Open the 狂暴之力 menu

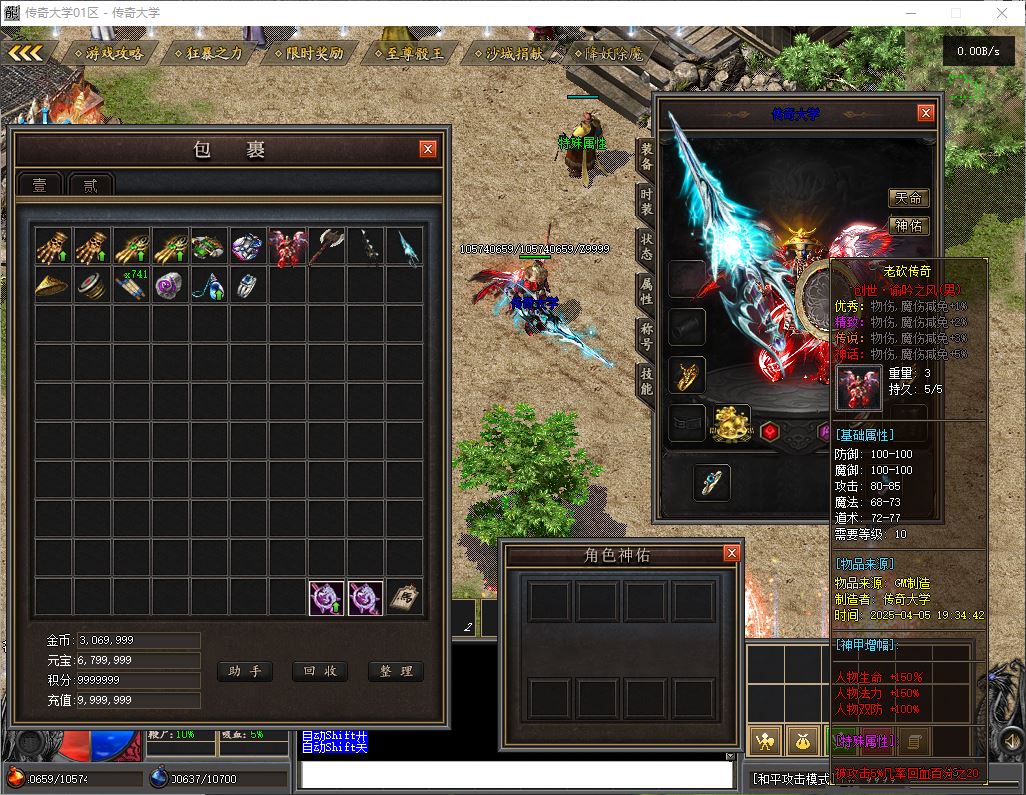click(x=208, y=53)
